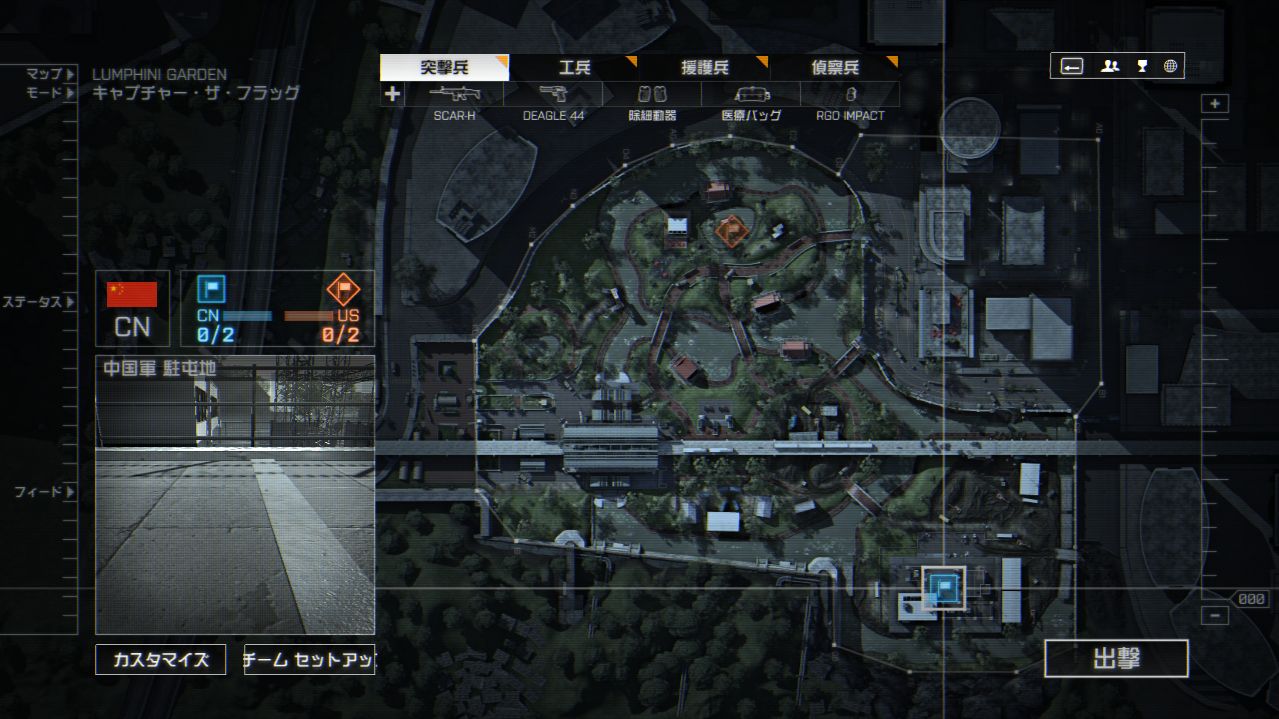
Task: Select the 突撃兵 class tab
Action: (444, 68)
